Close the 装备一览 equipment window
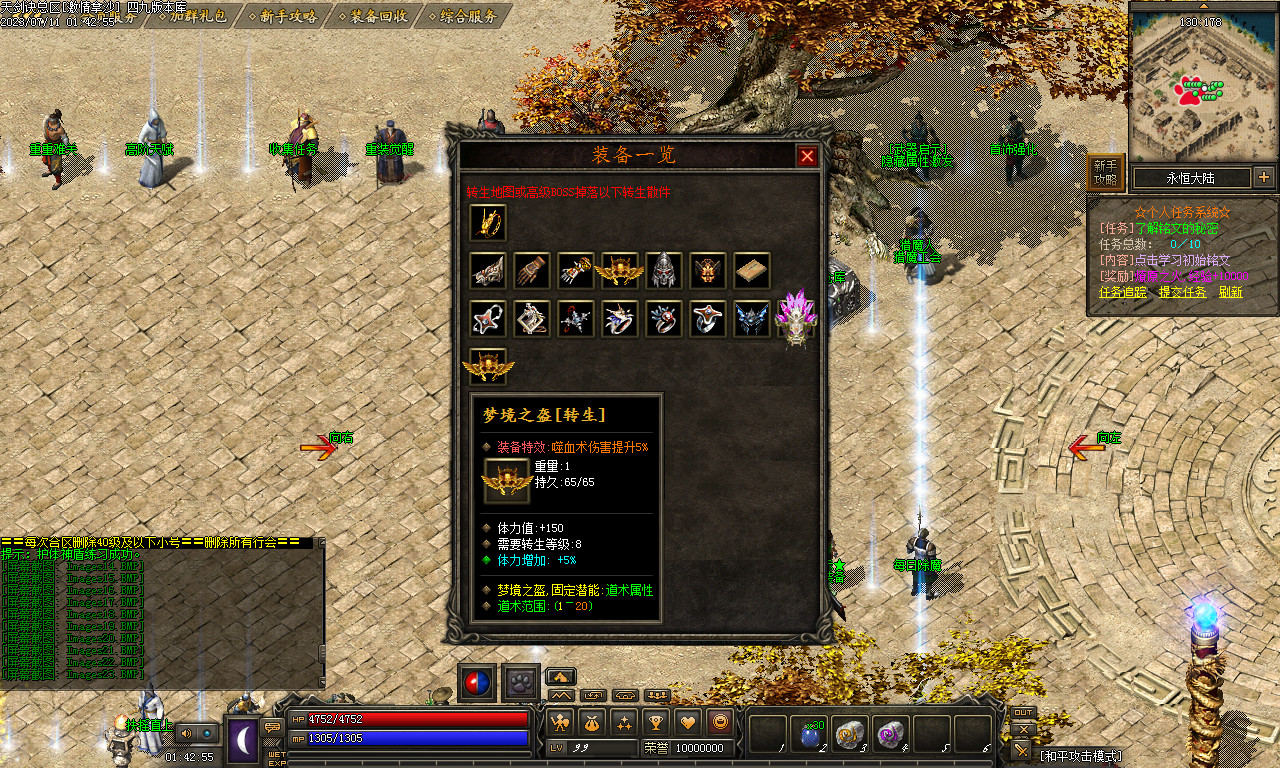The width and height of the screenshot is (1280, 768). 807,156
